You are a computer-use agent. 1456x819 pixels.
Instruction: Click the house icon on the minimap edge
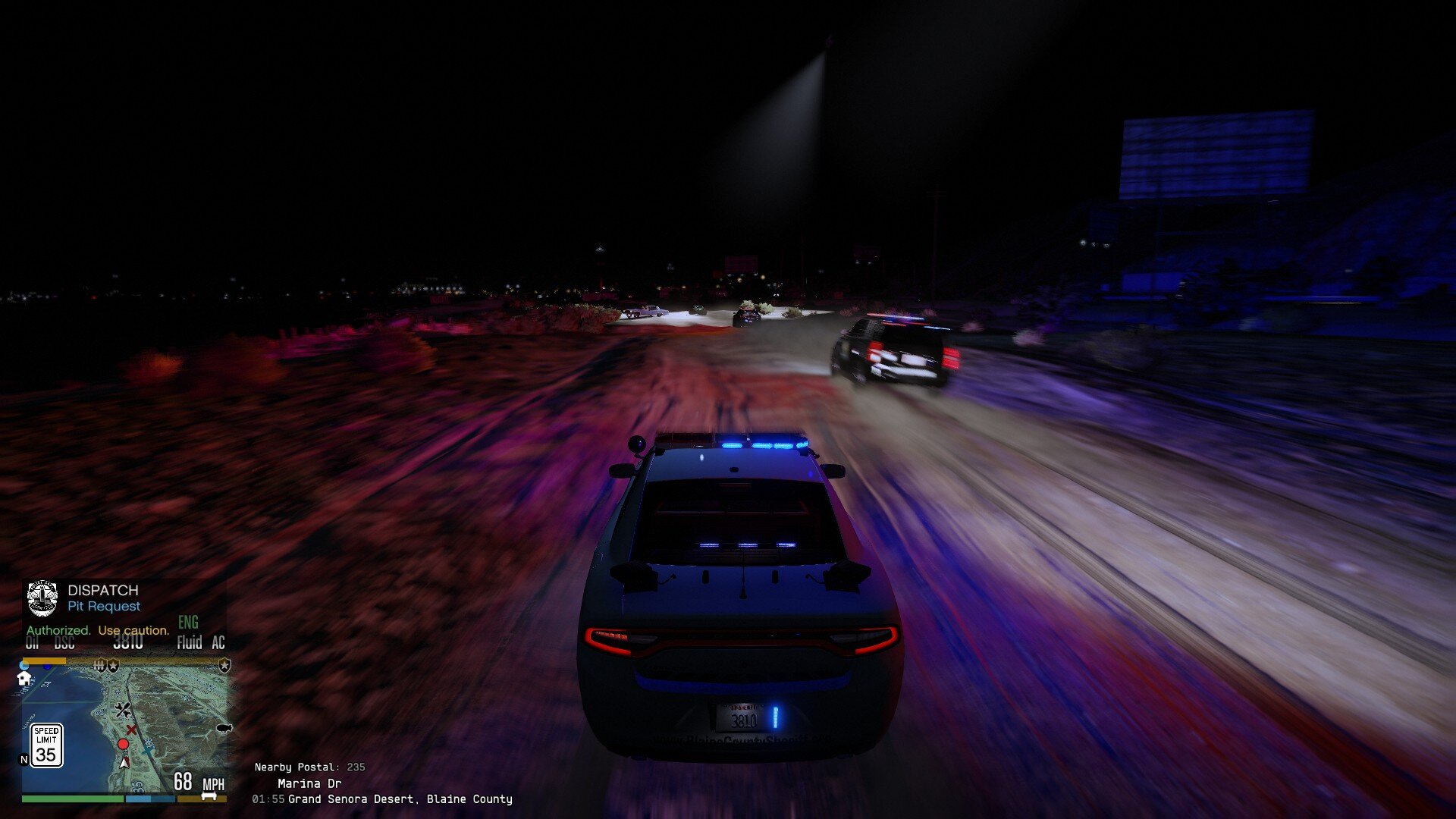(24, 679)
